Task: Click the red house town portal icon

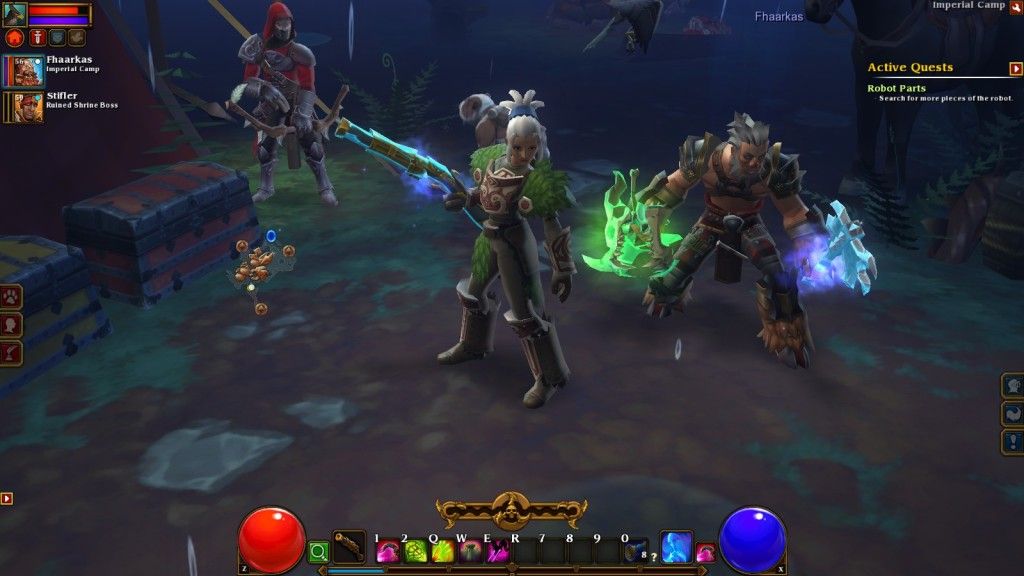Action: click(14, 37)
